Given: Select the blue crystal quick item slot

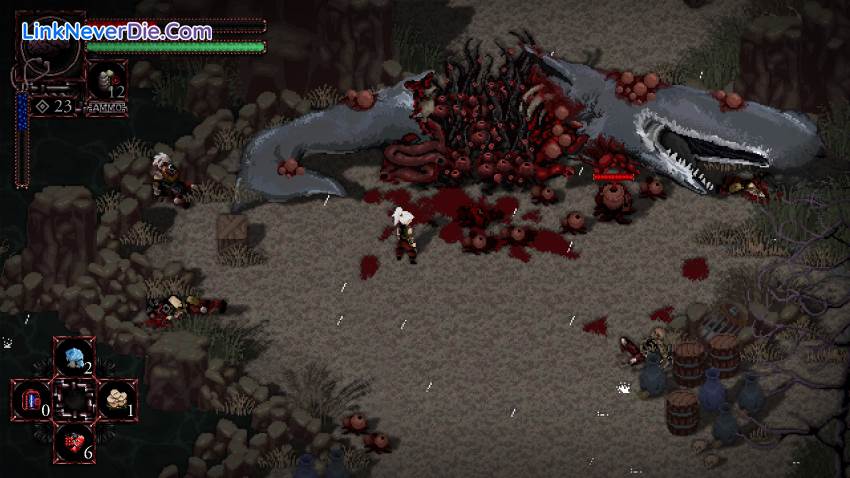Looking at the screenshot, I should tap(73, 357).
